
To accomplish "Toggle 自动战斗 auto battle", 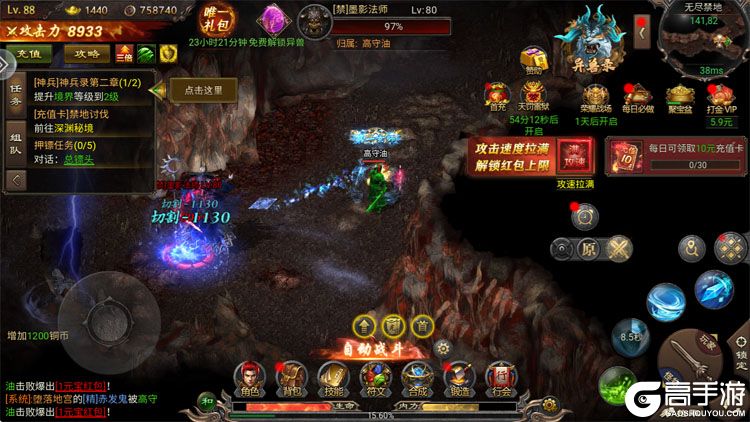I will pyautogui.click(x=378, y=349).
